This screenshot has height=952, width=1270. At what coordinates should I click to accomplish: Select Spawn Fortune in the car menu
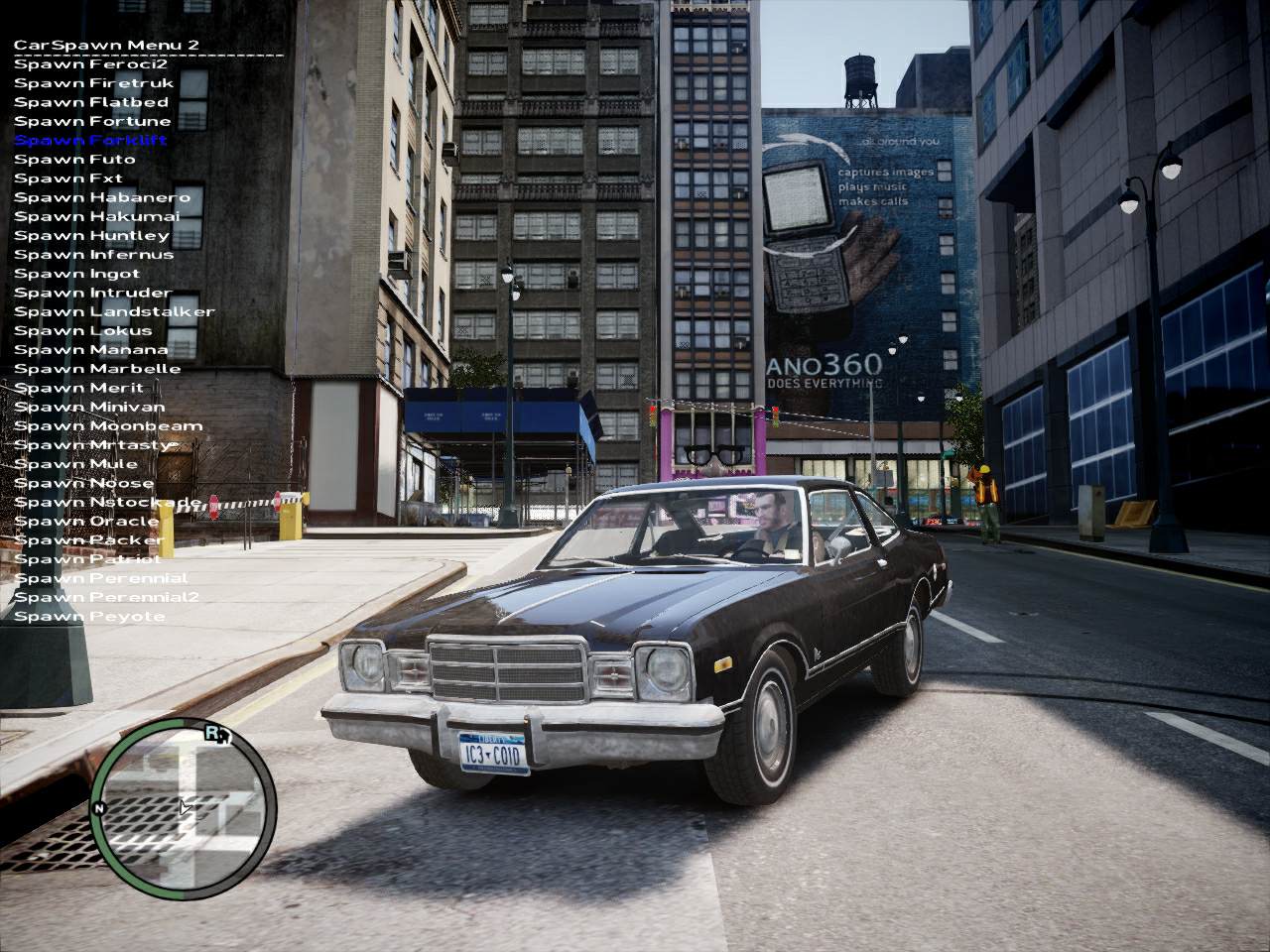pyautogui.click(x=92, y=121)
